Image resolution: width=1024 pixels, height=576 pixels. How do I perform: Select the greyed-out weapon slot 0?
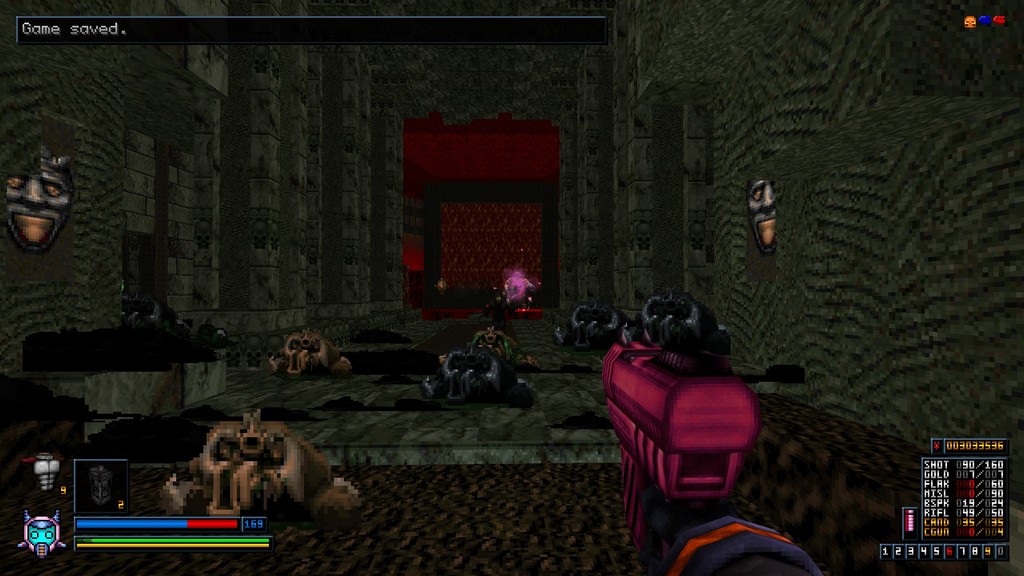(x=1000, y=552)
